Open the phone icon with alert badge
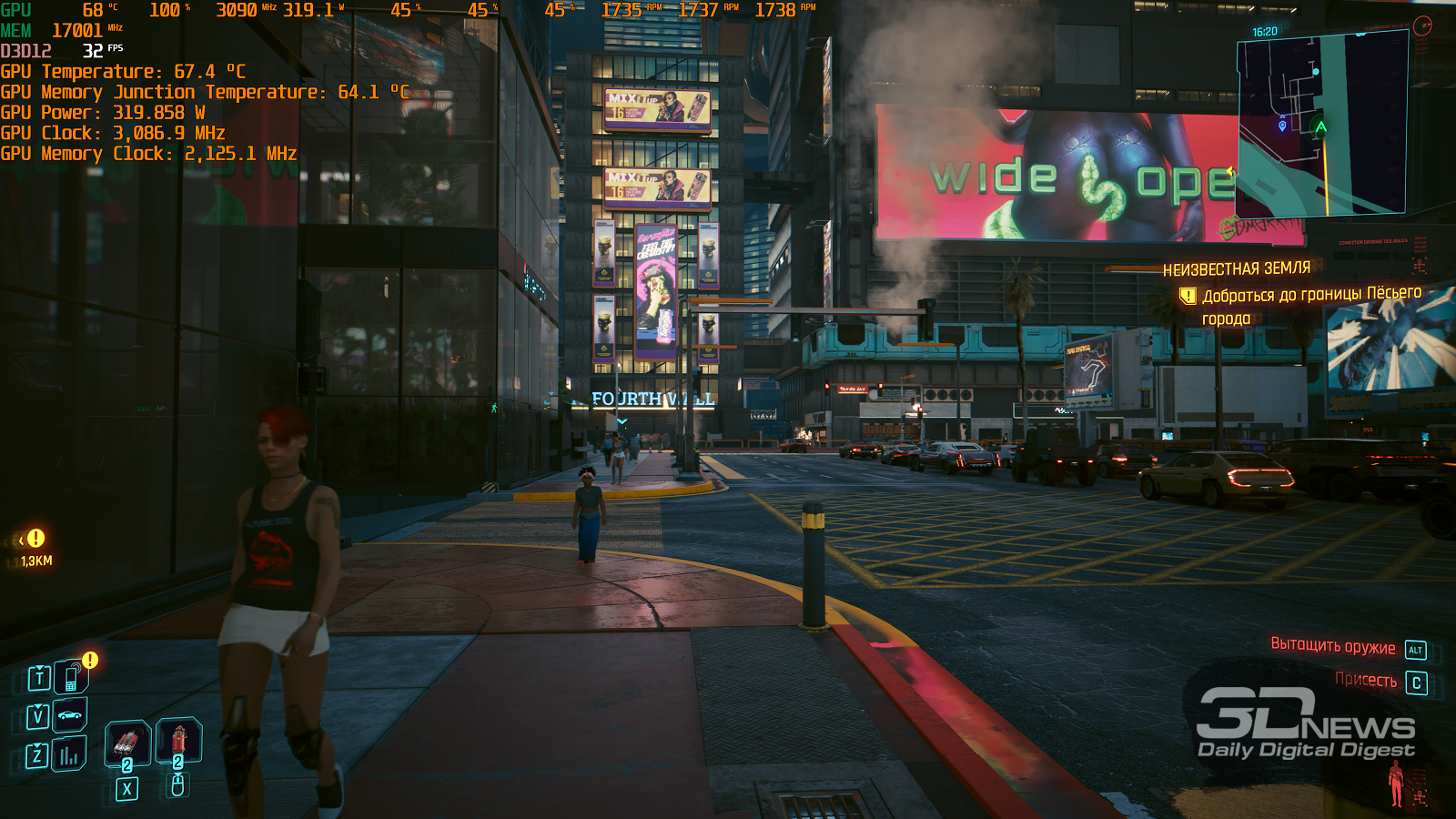 point(71,677)
